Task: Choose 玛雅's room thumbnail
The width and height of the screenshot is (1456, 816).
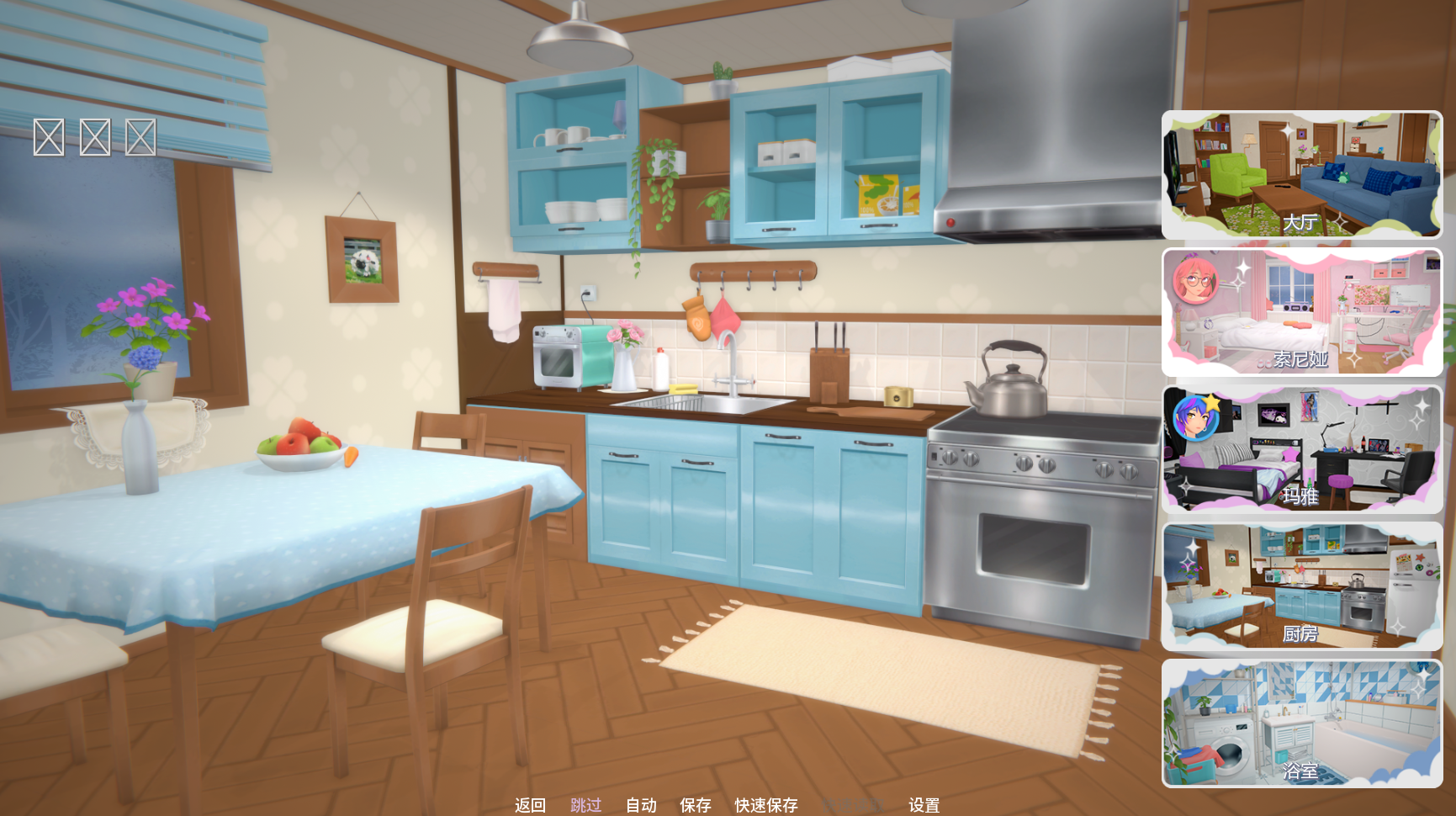Action: [x=1301, y=449]
